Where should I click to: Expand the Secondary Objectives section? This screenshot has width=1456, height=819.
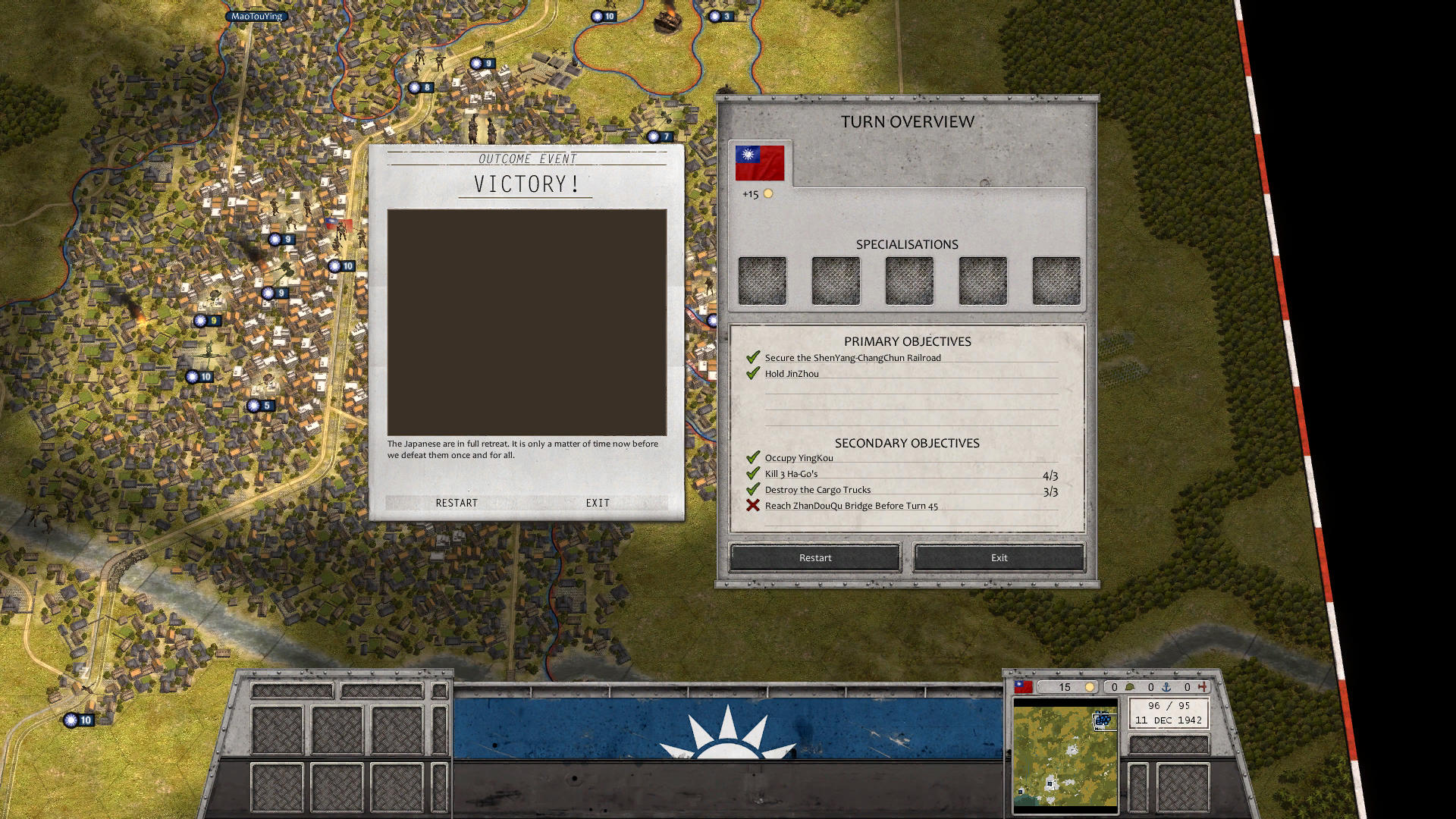[x=907, y=443]
